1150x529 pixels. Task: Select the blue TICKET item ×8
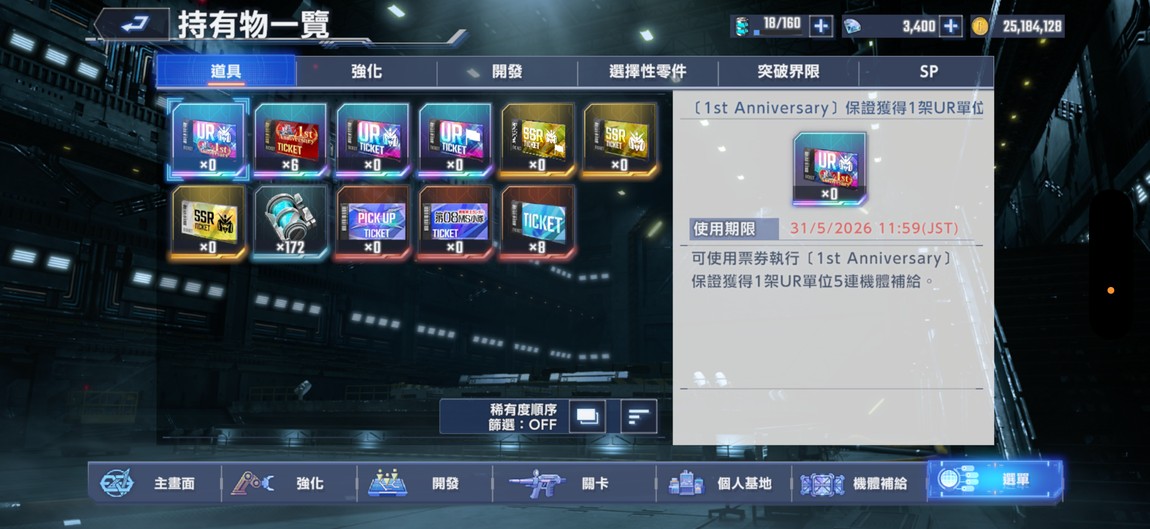tap(536, 221)
